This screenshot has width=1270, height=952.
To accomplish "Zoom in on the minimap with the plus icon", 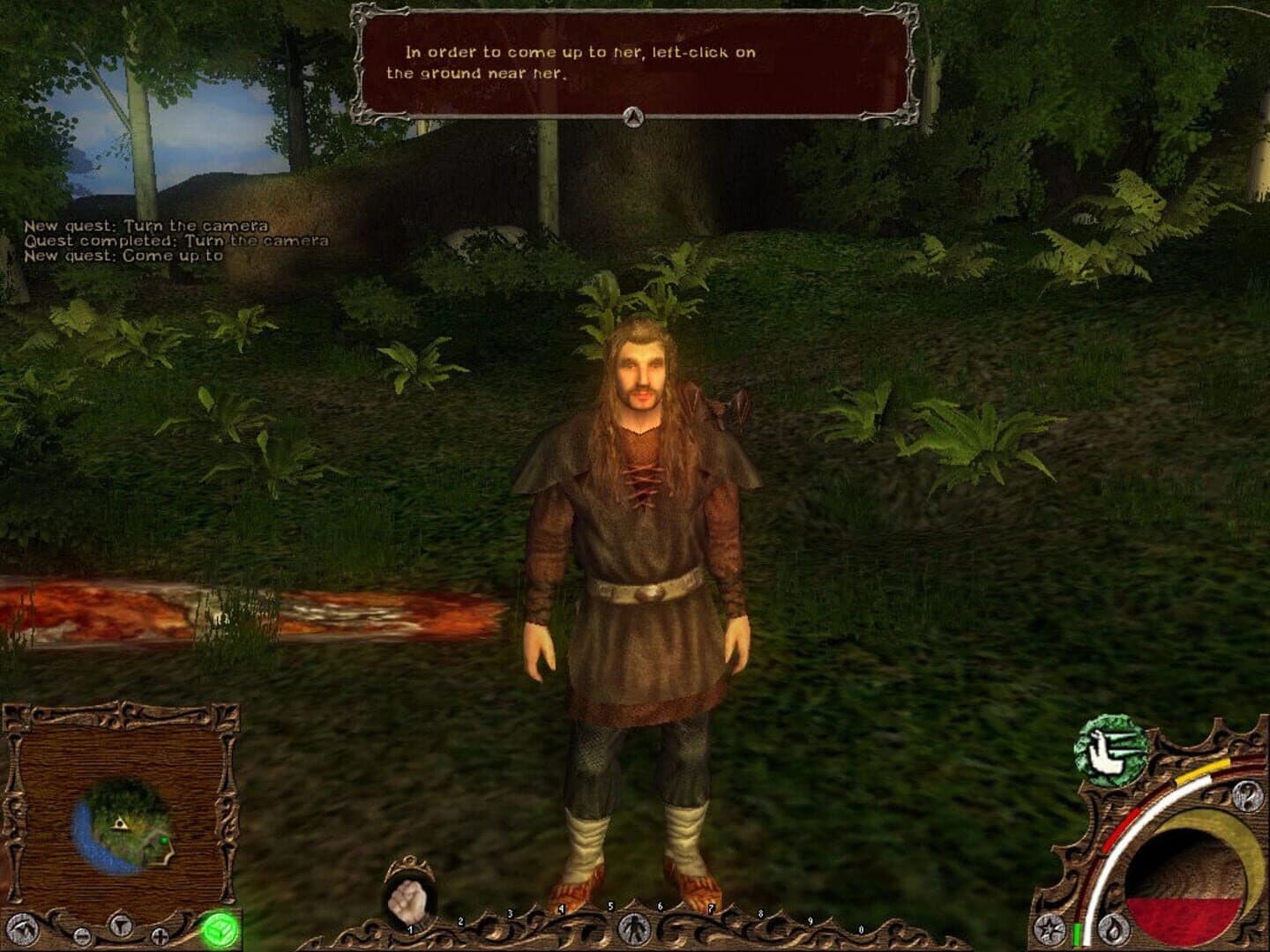I will [161, 935].
